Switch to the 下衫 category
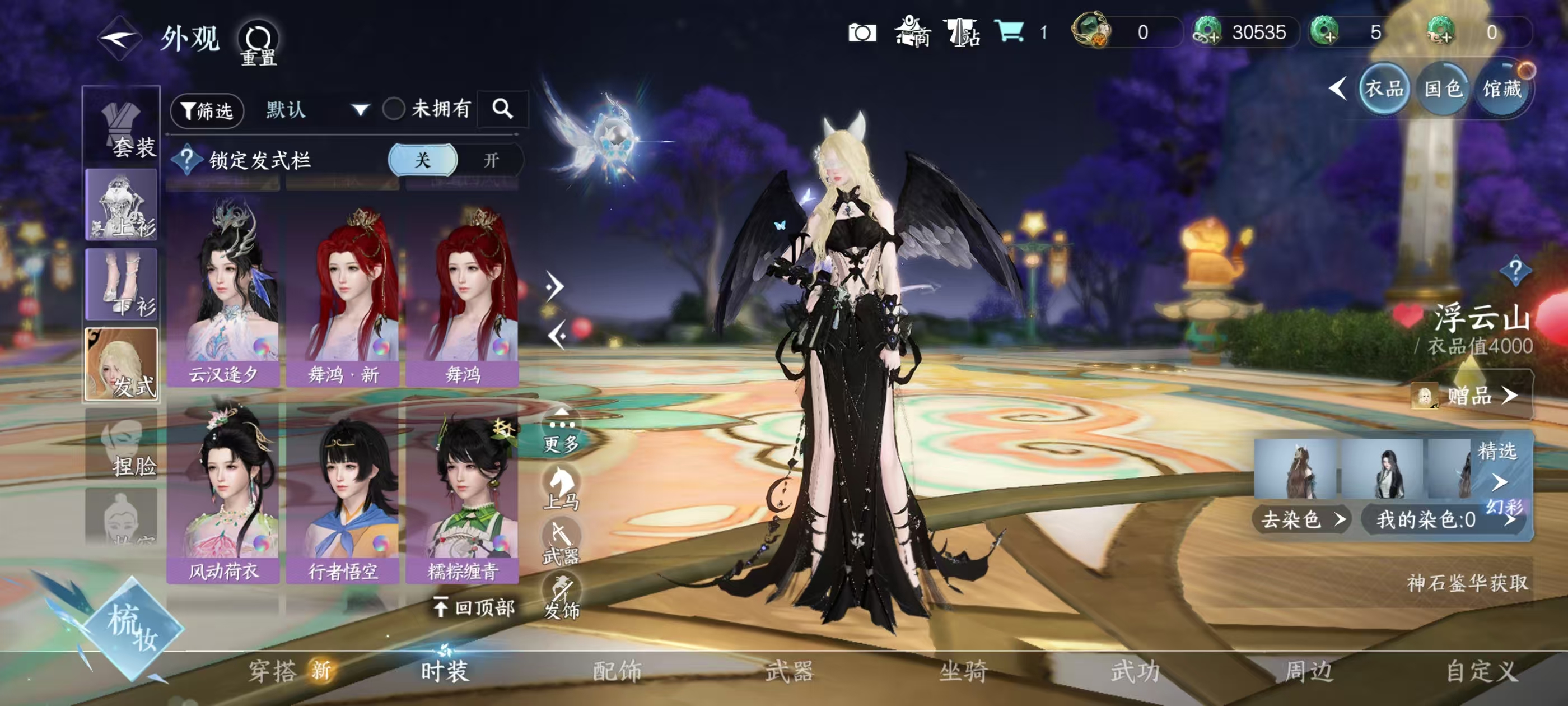 pos(122,285)
